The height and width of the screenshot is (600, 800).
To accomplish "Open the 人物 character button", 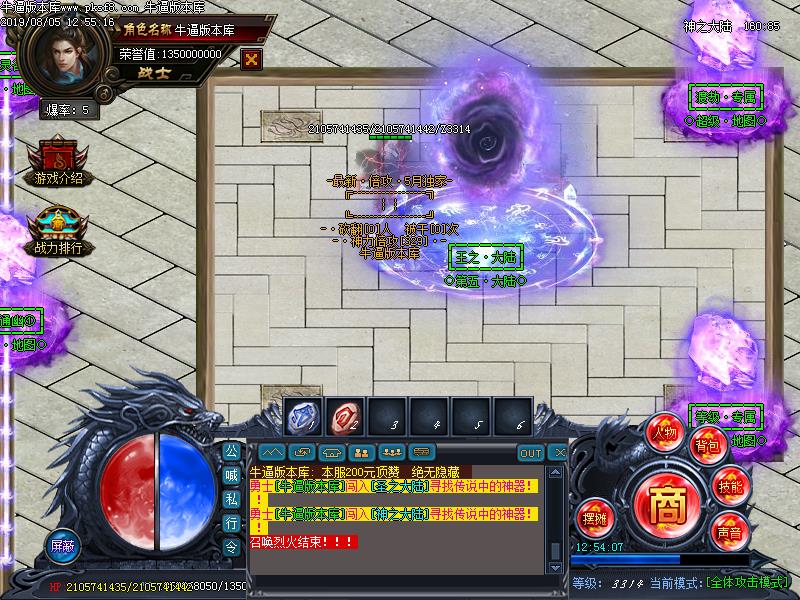I will tap(664, 432).
